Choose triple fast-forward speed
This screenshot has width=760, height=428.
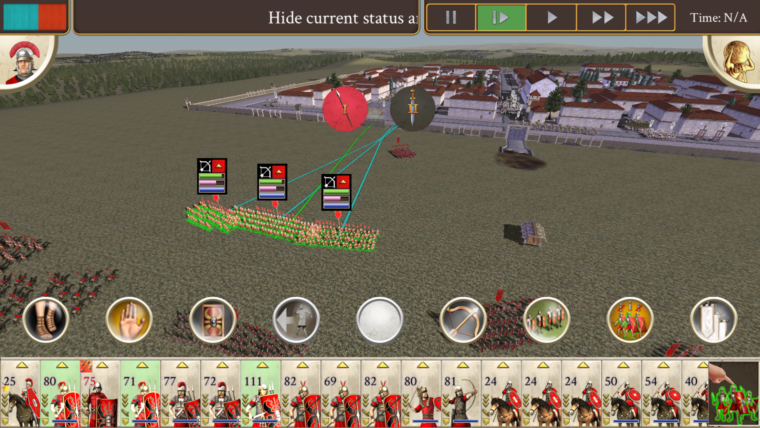pyautogui.click(x=651, y=17)
